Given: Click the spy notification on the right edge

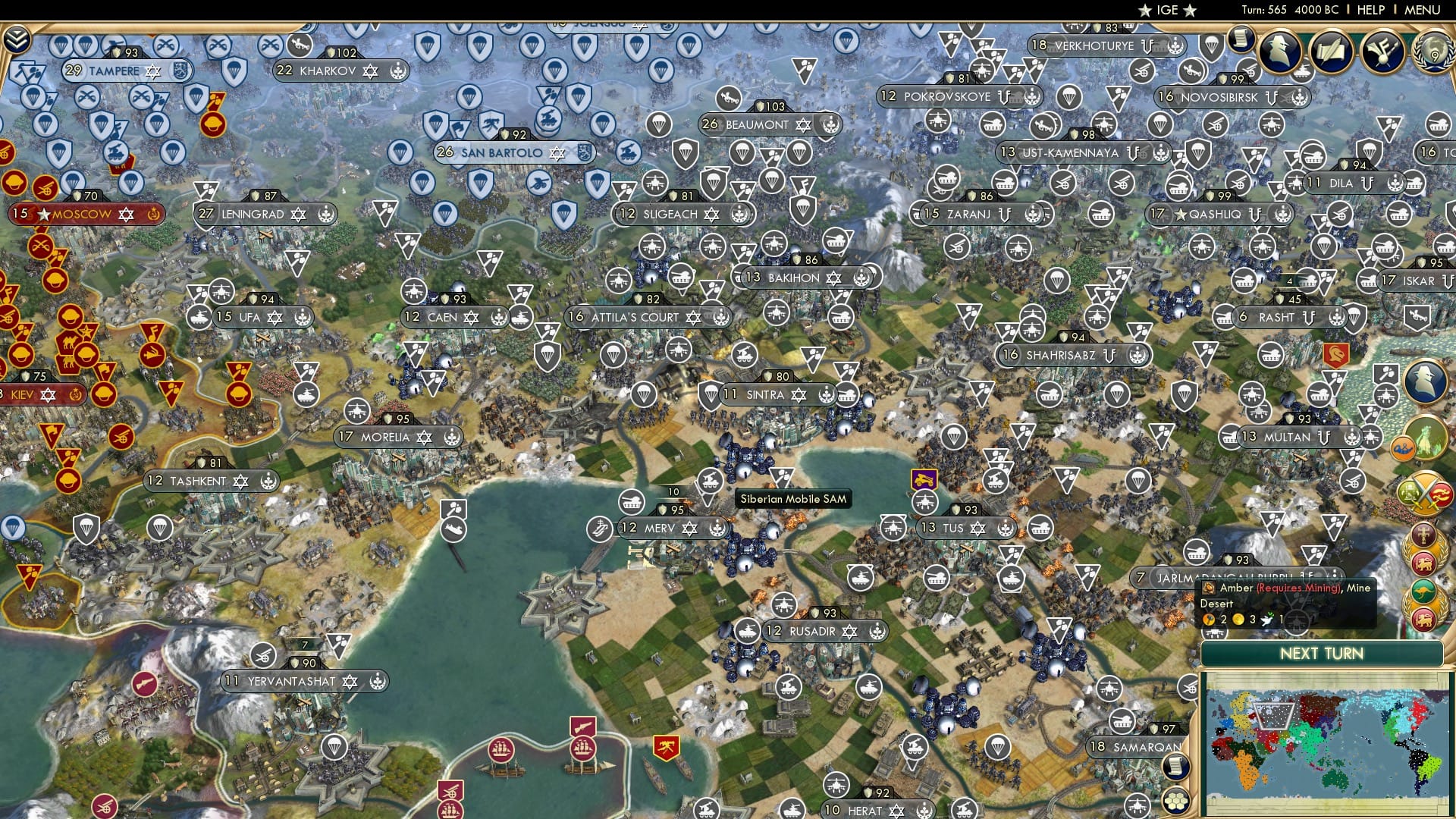Looking at the screenshot, I should point(1424,381).
